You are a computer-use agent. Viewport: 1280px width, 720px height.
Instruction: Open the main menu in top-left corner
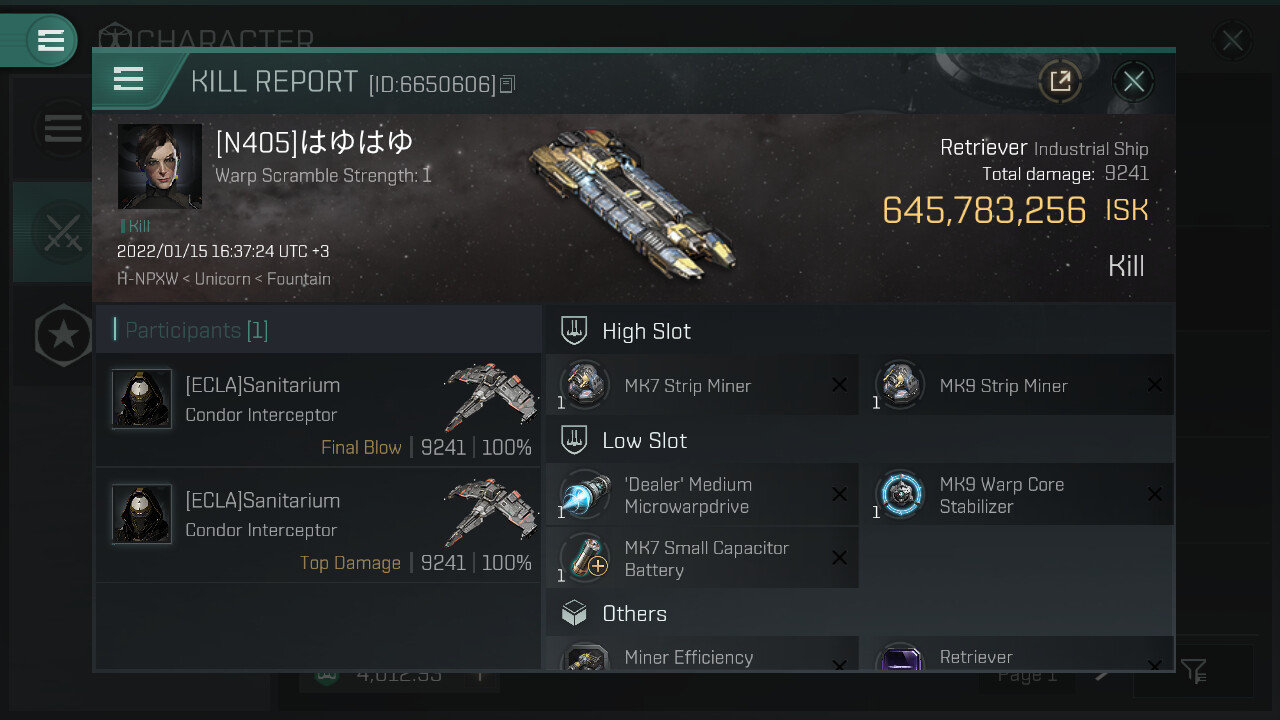coord(49,40)
